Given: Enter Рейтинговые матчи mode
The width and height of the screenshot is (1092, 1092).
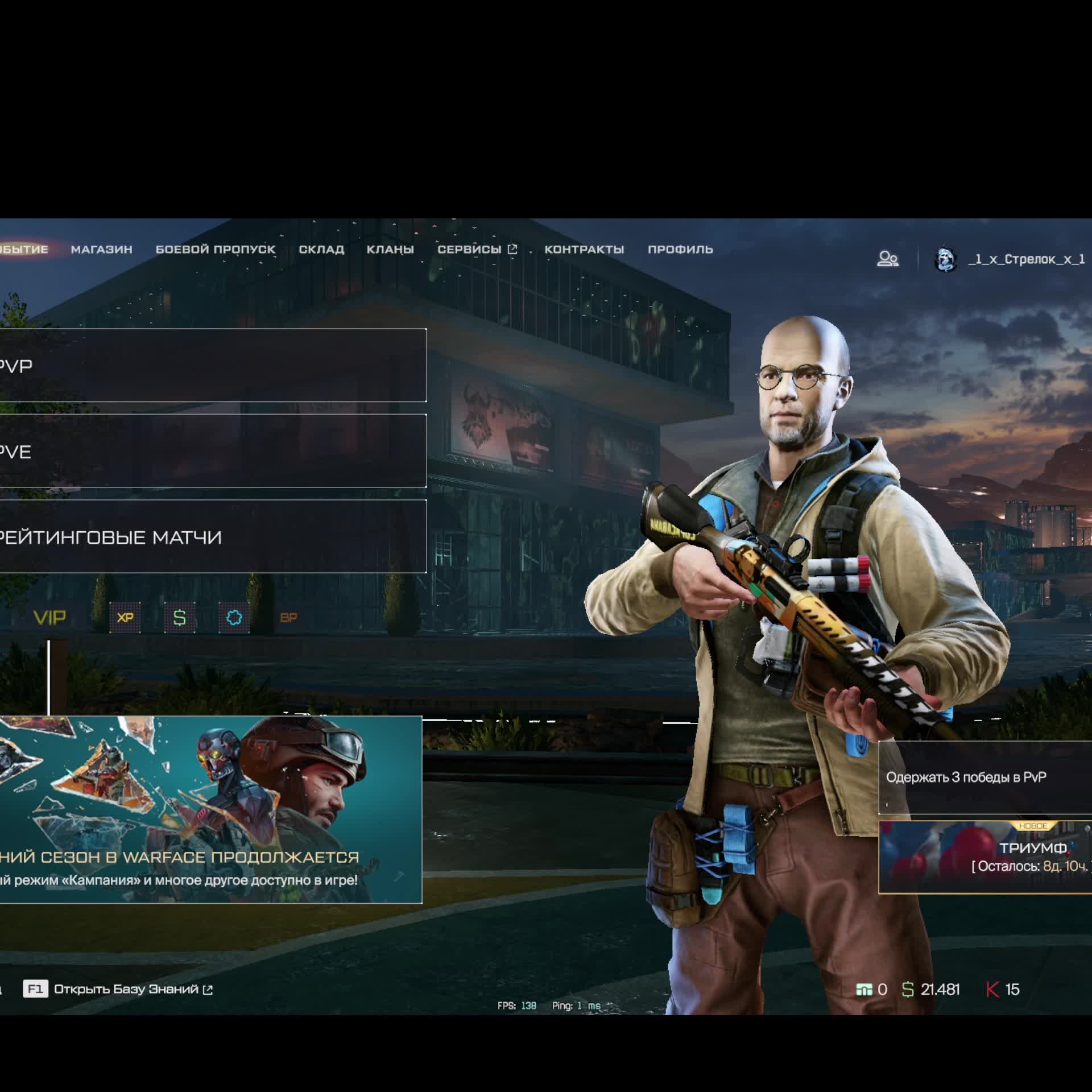Looking at the screenshot, I should 213,536.
